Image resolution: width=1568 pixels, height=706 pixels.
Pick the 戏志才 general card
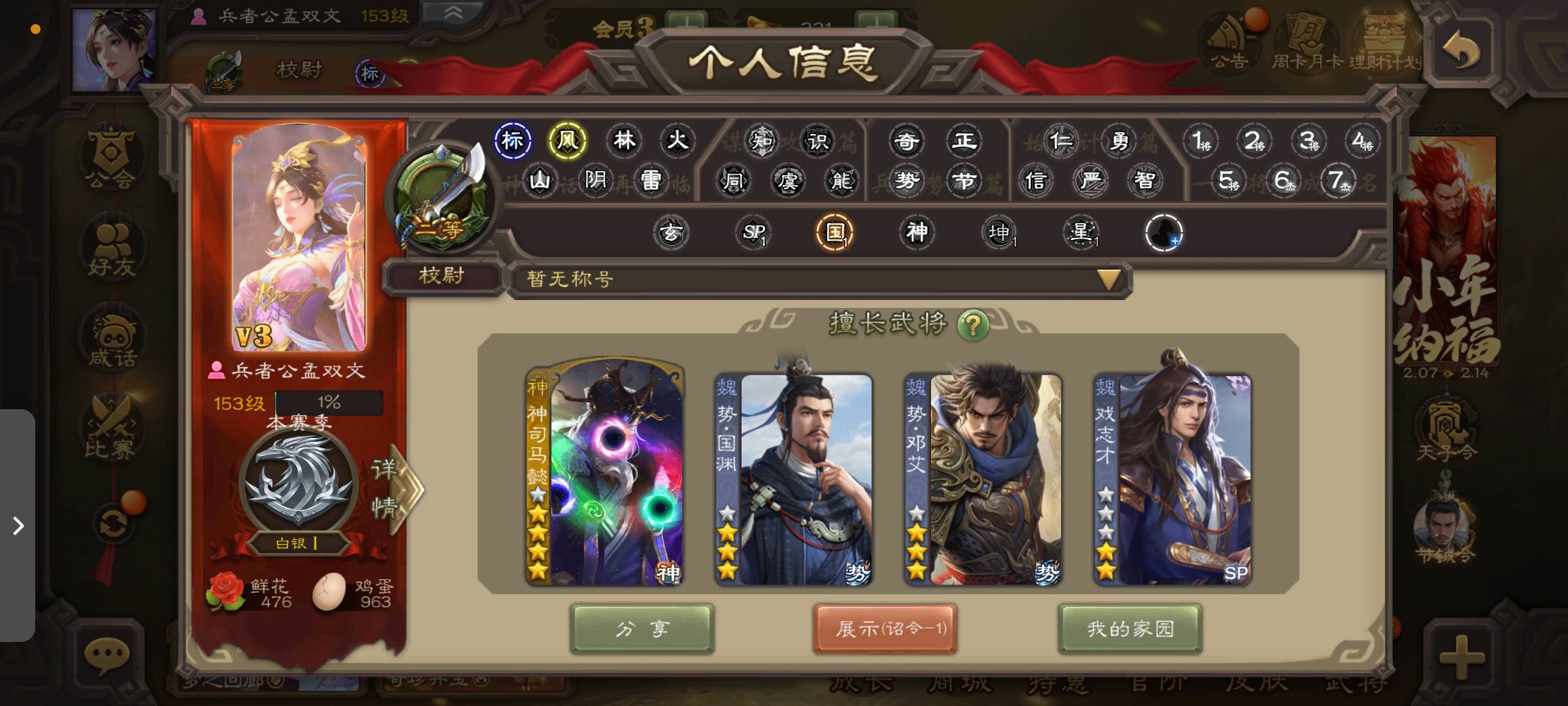1172,479
